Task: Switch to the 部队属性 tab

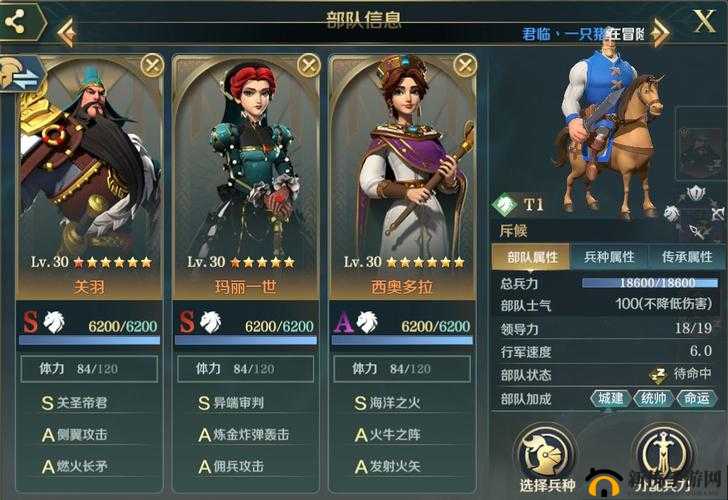Action: click(x=532, y=257)
